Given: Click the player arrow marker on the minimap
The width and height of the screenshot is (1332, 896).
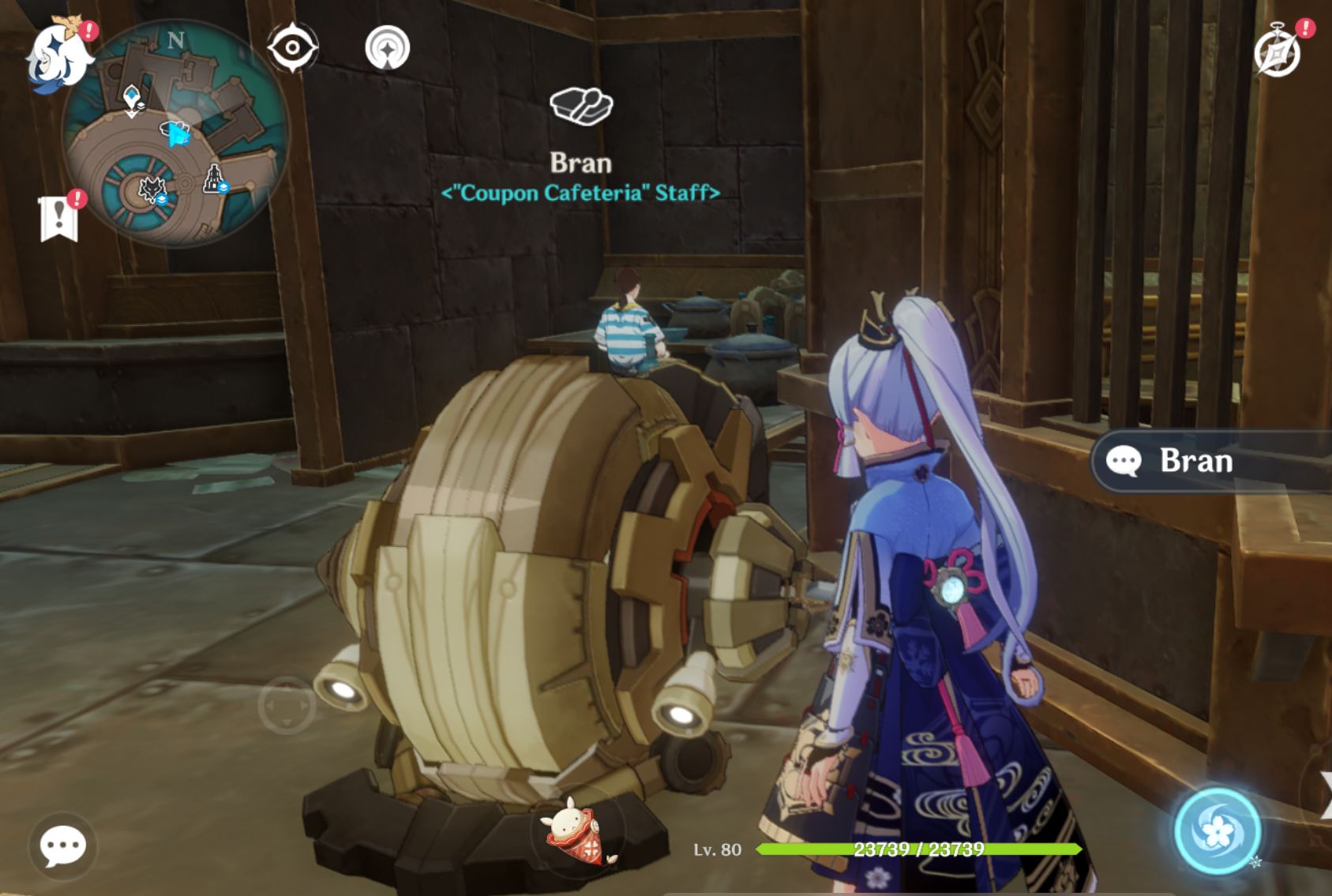Looking at the screenshot, I should pyautogui.click(x=178, y=135).
